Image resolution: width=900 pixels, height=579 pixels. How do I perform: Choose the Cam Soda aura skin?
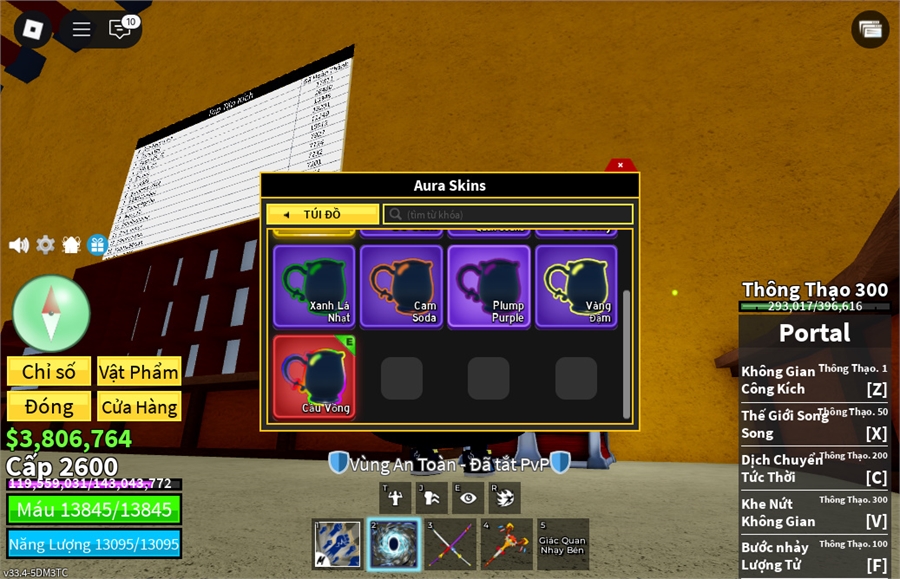[x=401, y=286]
